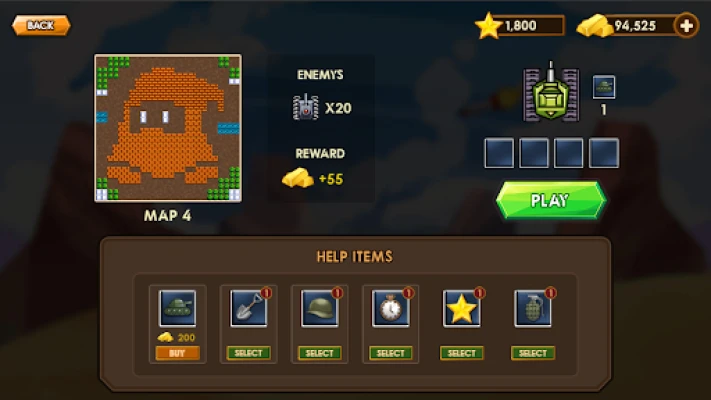Select the star help item

(x=461, y=353)
